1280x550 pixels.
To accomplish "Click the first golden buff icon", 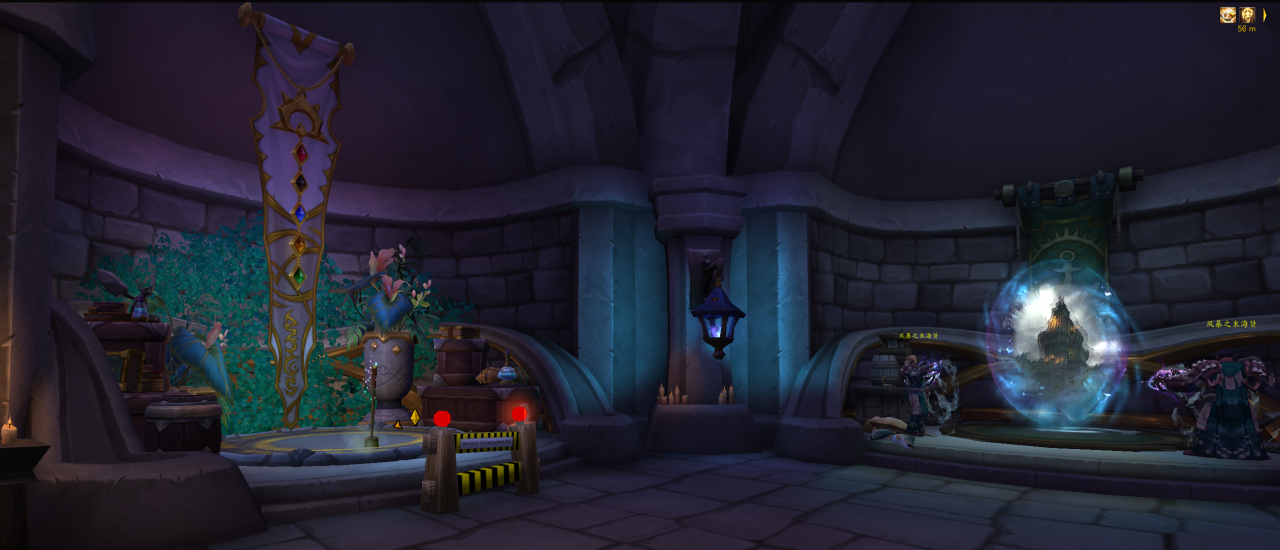I will [1227, 15].
